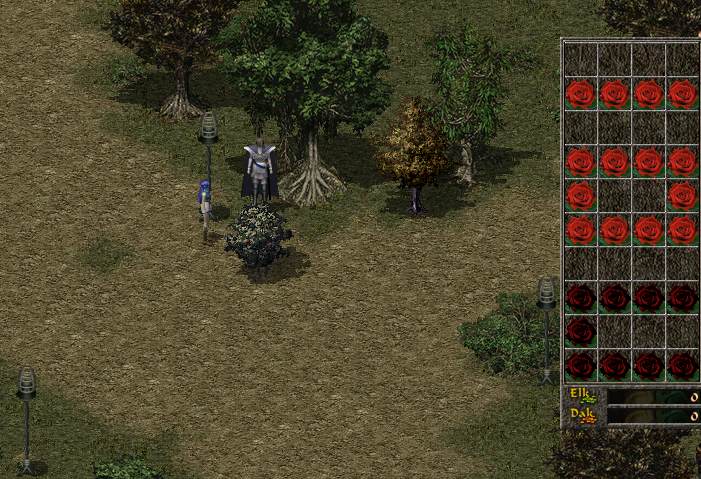
Task: Select the dark rose alone in its row
Action: 580,331
